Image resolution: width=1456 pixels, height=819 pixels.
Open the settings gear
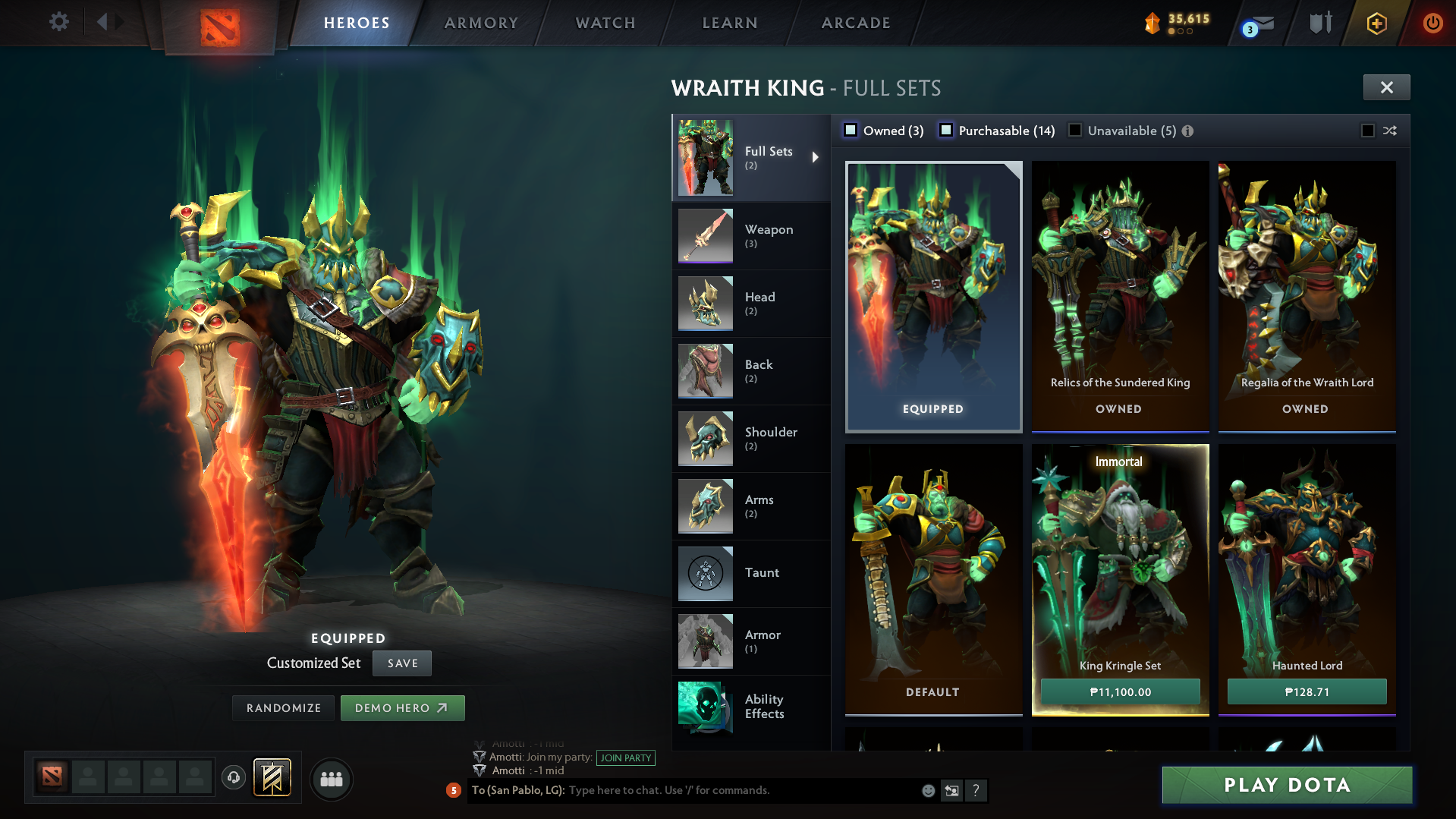(x=59, y=22)
